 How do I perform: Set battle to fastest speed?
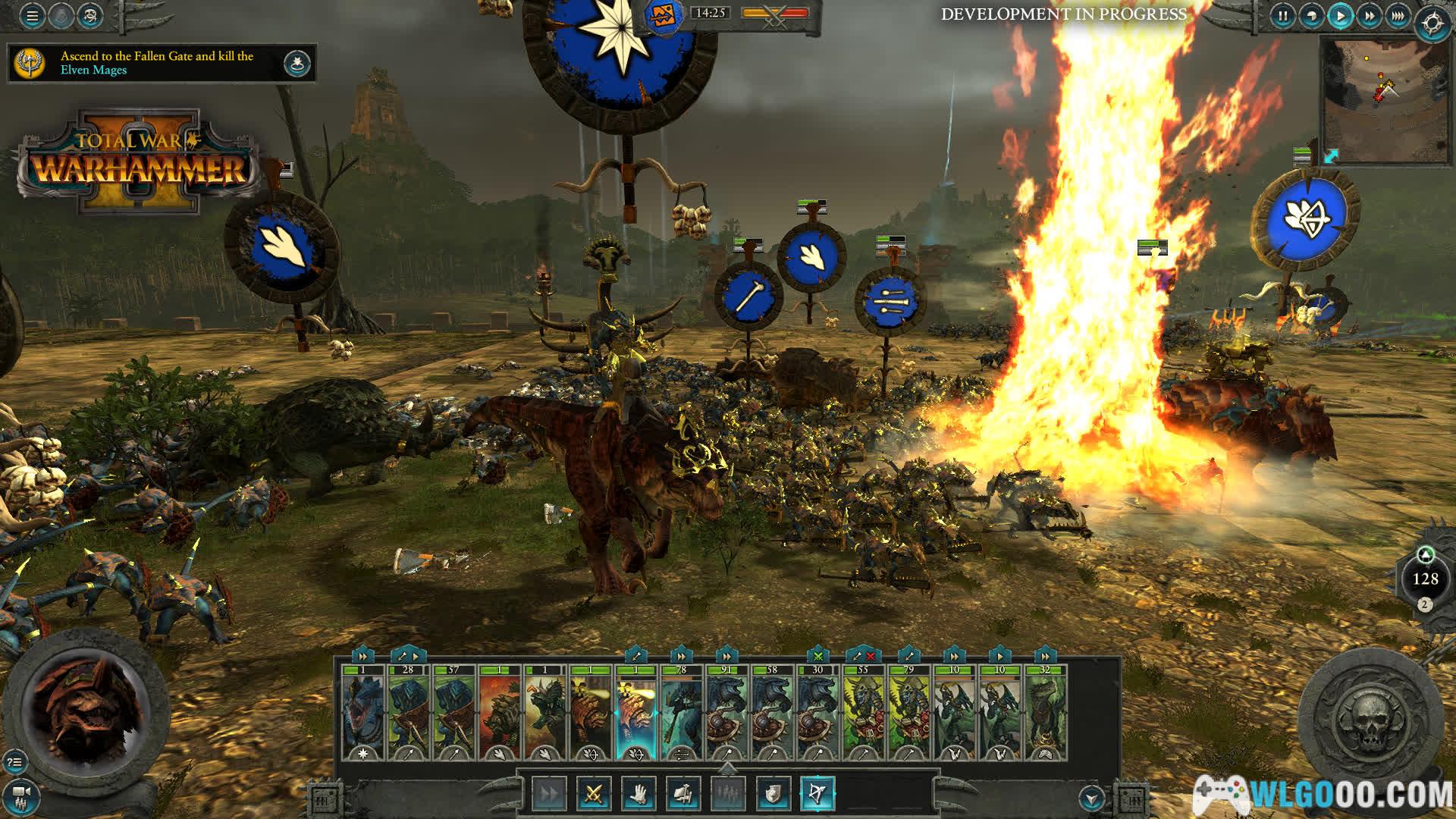1398,16
